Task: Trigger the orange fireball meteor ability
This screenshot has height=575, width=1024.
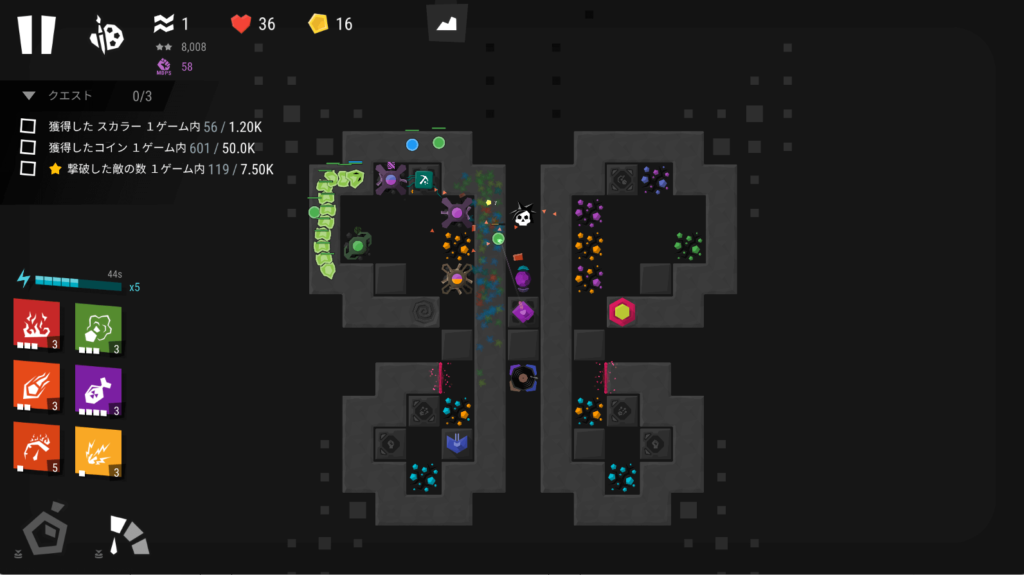Action: click(x=36, y=385)
